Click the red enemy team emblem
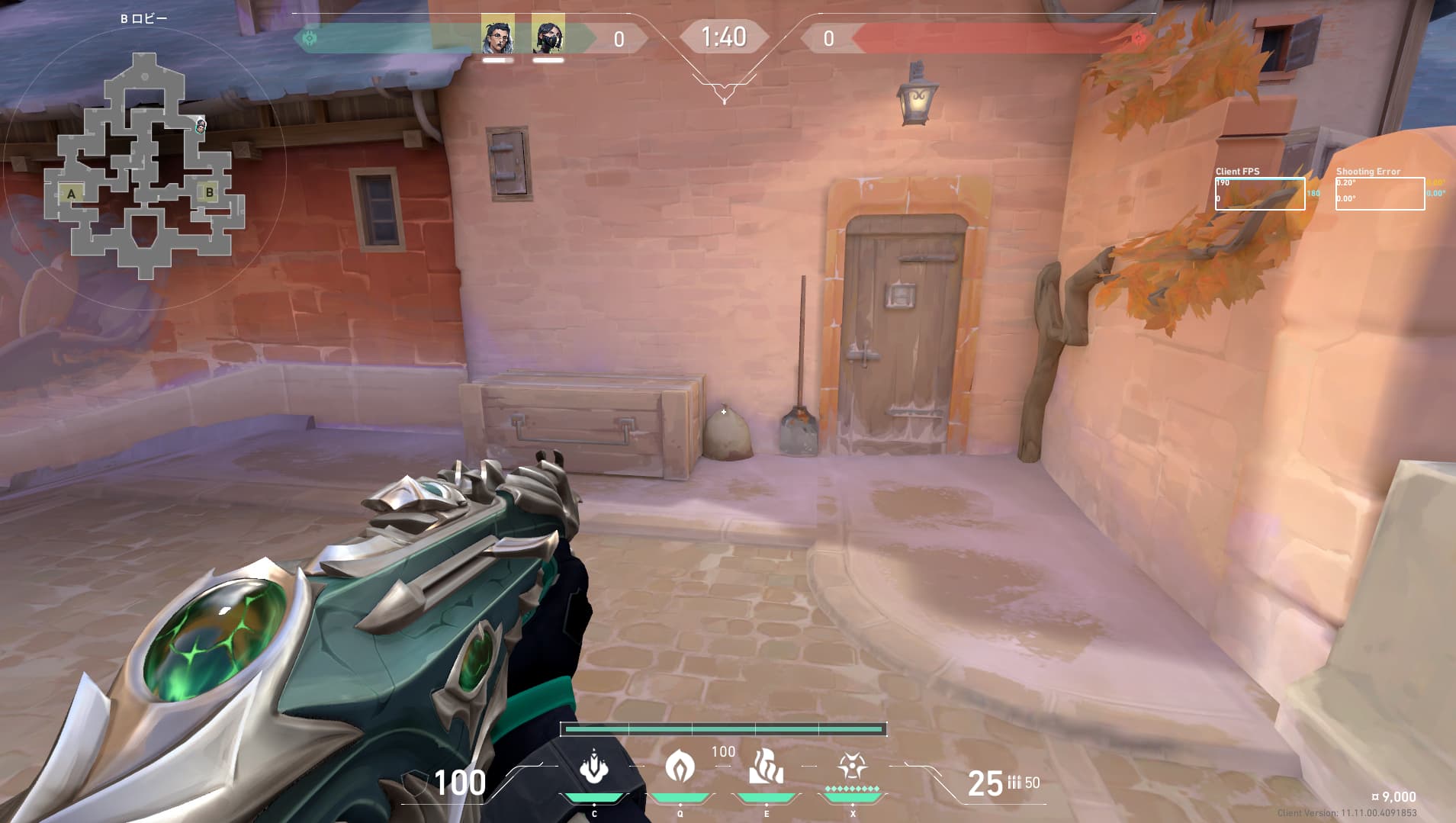This screenshot has height=823, width=1456. coord(1139,38)
